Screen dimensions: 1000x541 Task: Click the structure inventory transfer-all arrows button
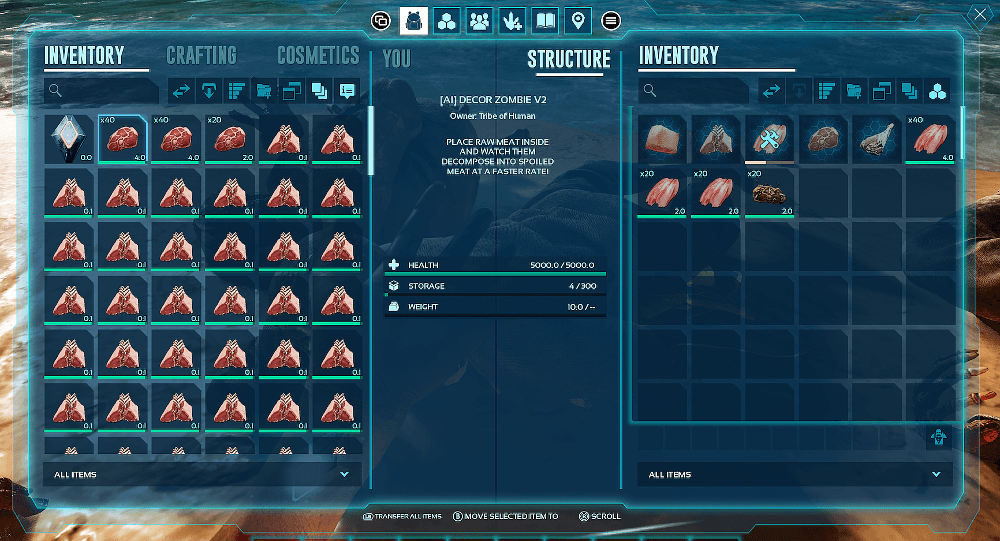tap(772, 91)
